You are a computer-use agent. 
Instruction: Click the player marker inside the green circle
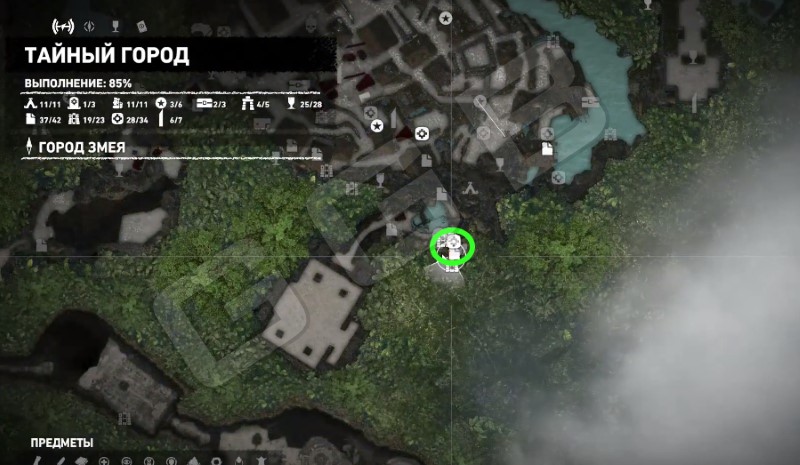click(452, 246)
